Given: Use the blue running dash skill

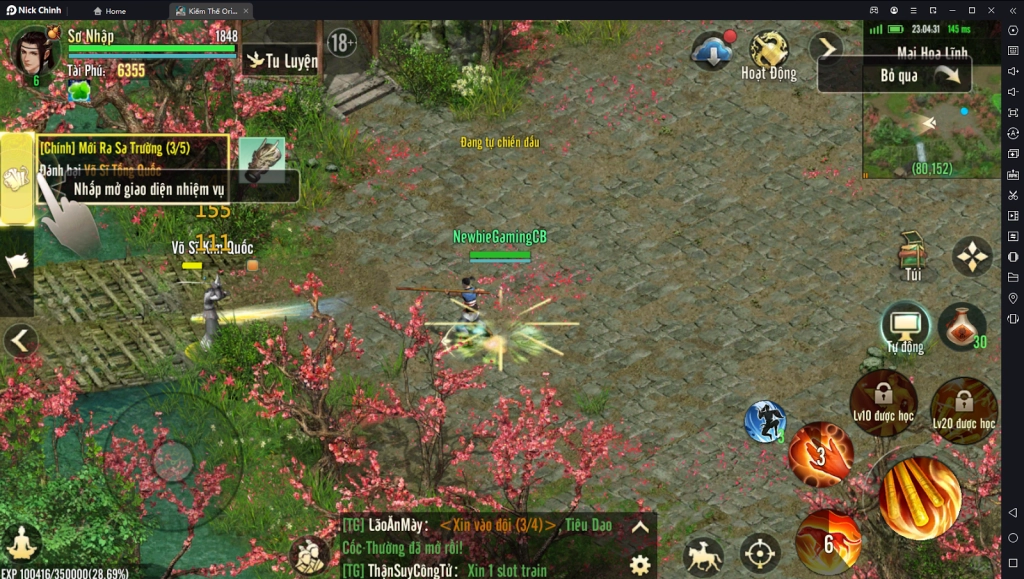Looking at the screenshot, I should [x=765, y=421].
